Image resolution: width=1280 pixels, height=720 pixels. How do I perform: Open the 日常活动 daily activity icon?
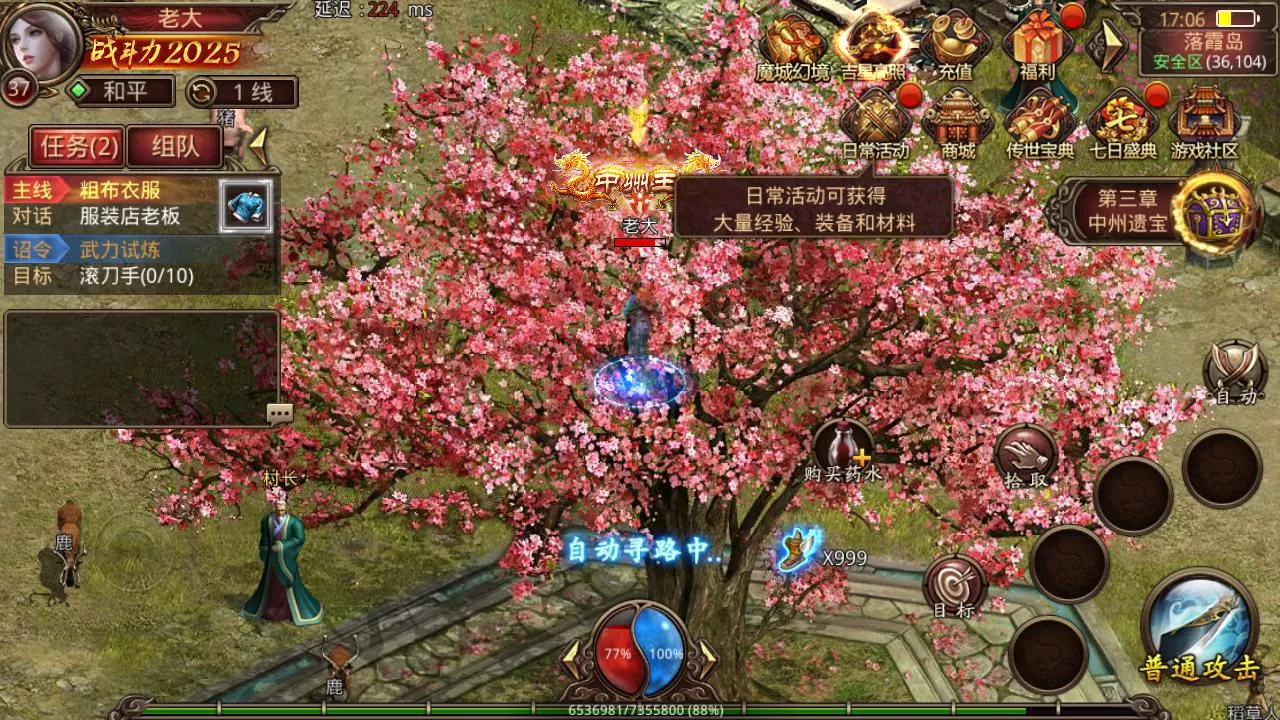875,122
